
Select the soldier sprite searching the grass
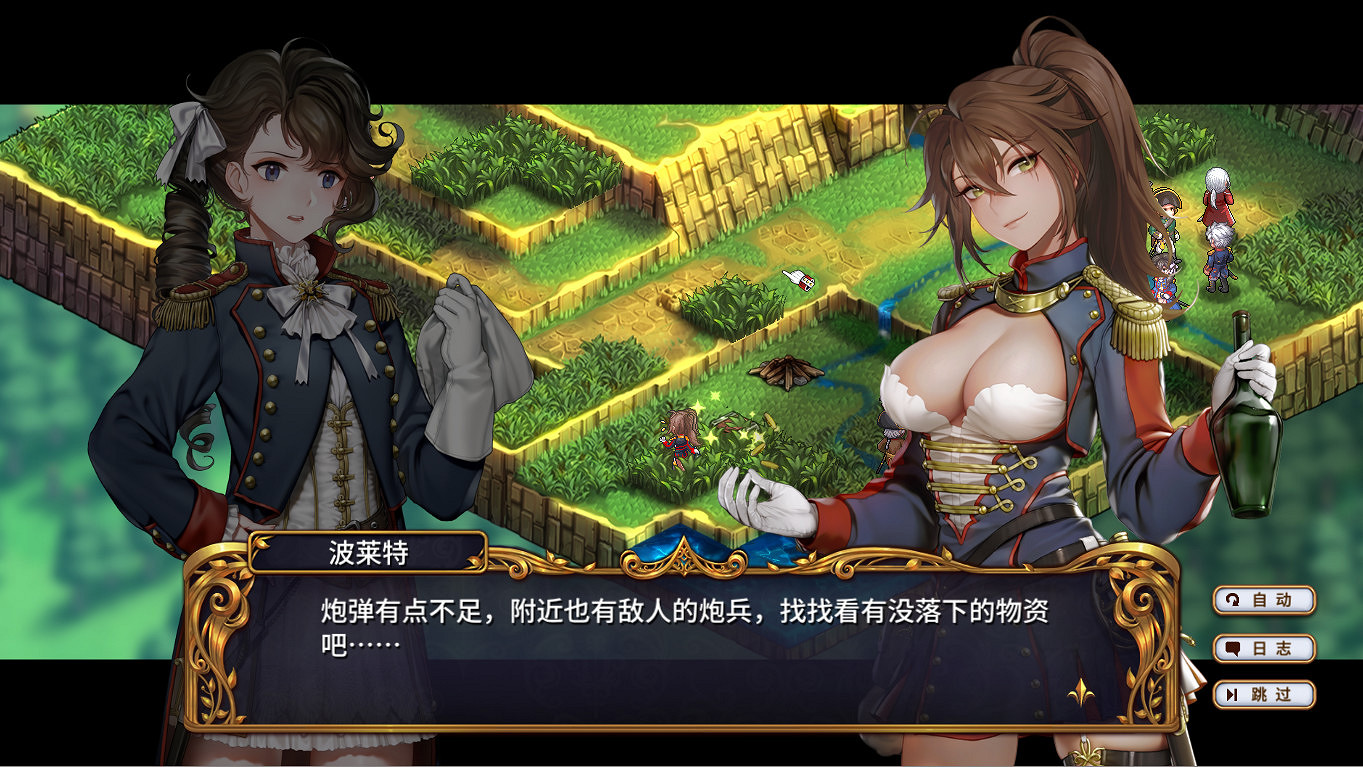pyautogui.click(x=681, y=438)
